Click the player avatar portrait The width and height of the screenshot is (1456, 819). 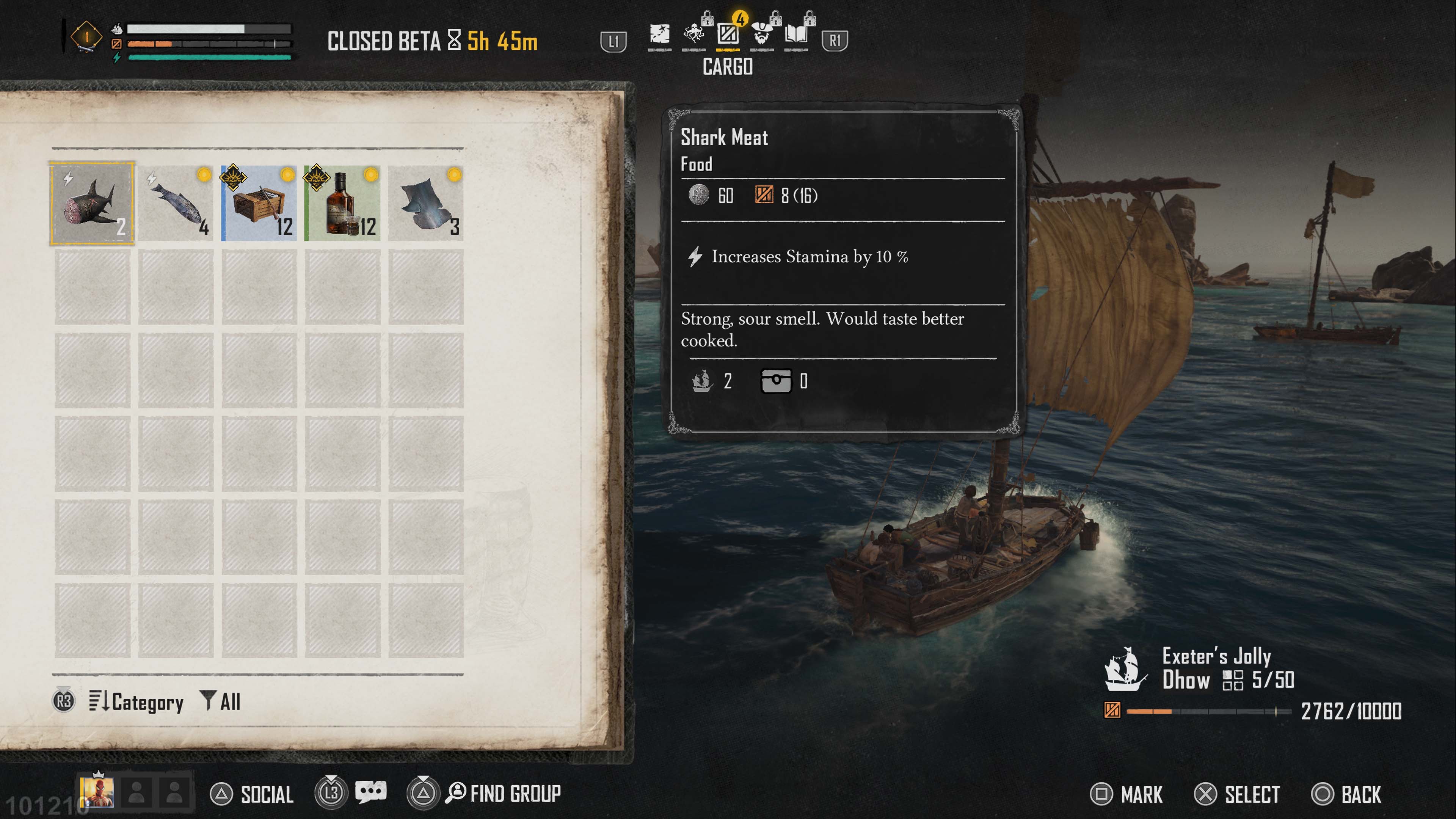click(x=97, y=792)
